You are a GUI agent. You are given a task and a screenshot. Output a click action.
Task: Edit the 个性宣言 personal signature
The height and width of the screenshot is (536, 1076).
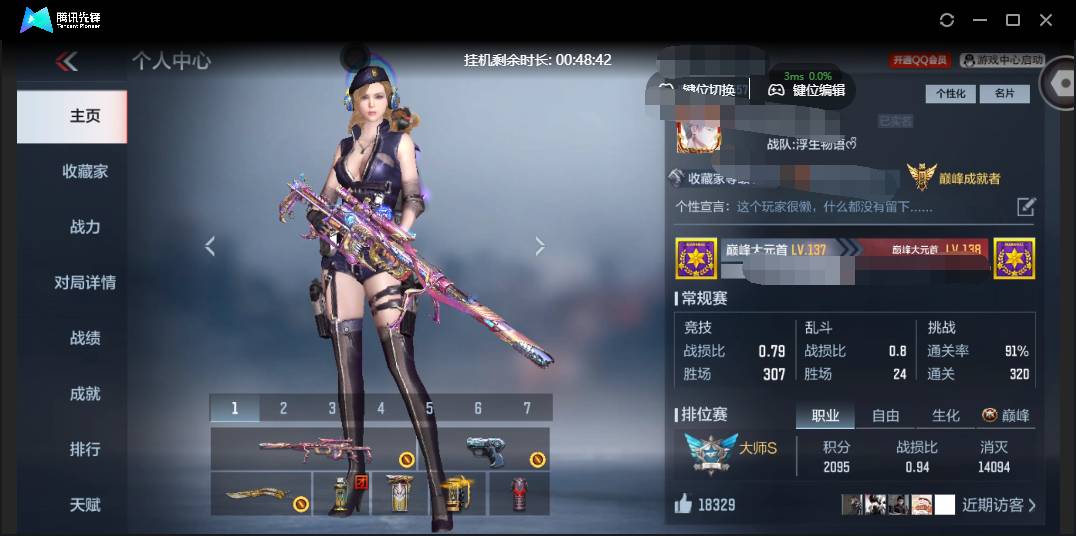click(1026, 207)
